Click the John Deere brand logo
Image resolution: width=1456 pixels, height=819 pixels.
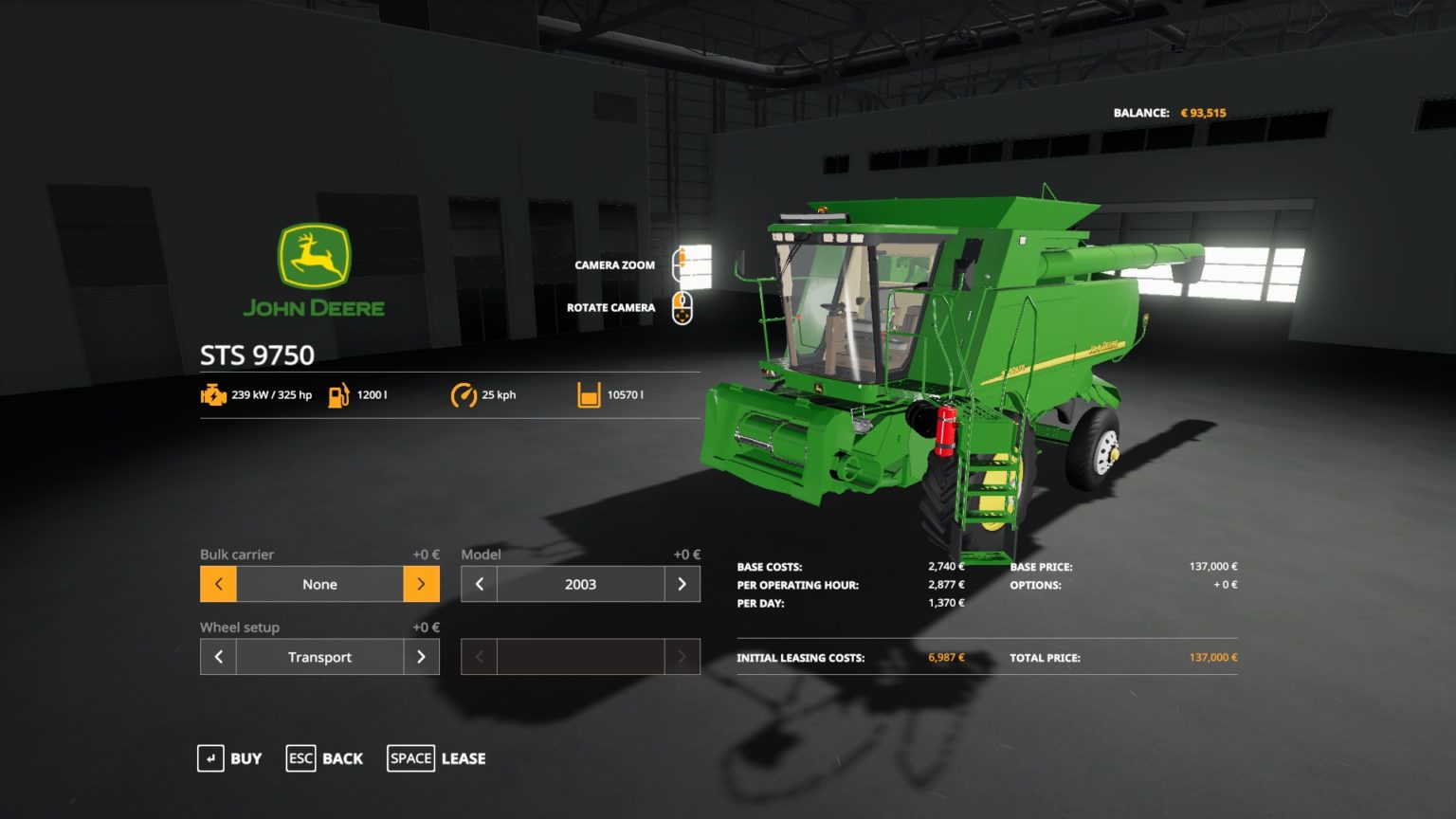[314, 269]
